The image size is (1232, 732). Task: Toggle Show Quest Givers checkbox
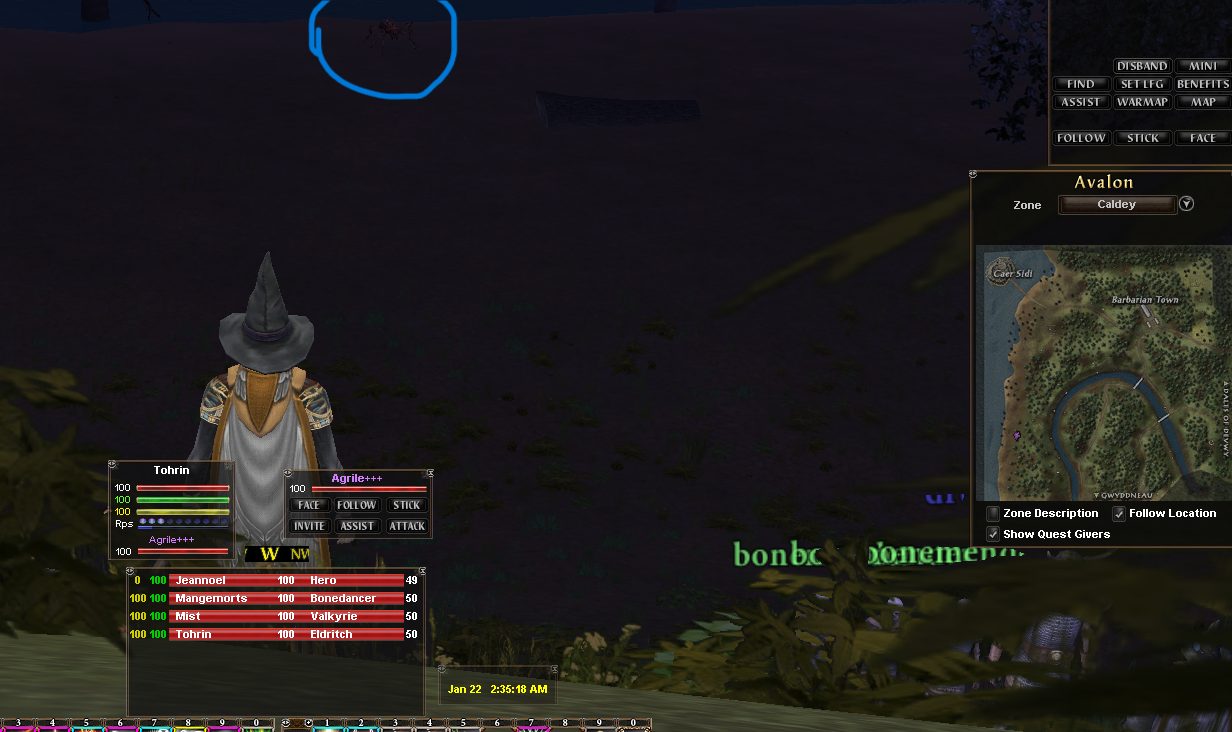(x=993, y=534)
